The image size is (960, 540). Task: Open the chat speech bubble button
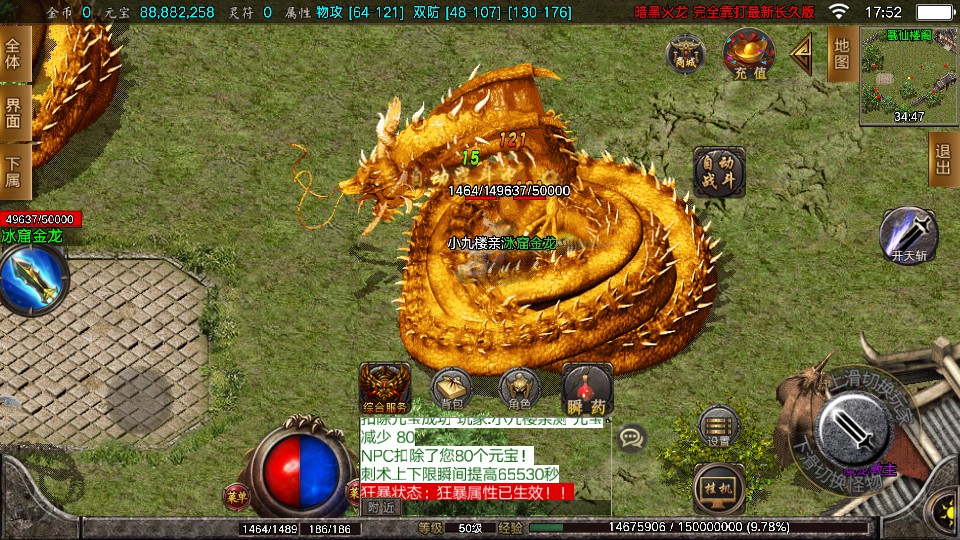click(631, 437)
